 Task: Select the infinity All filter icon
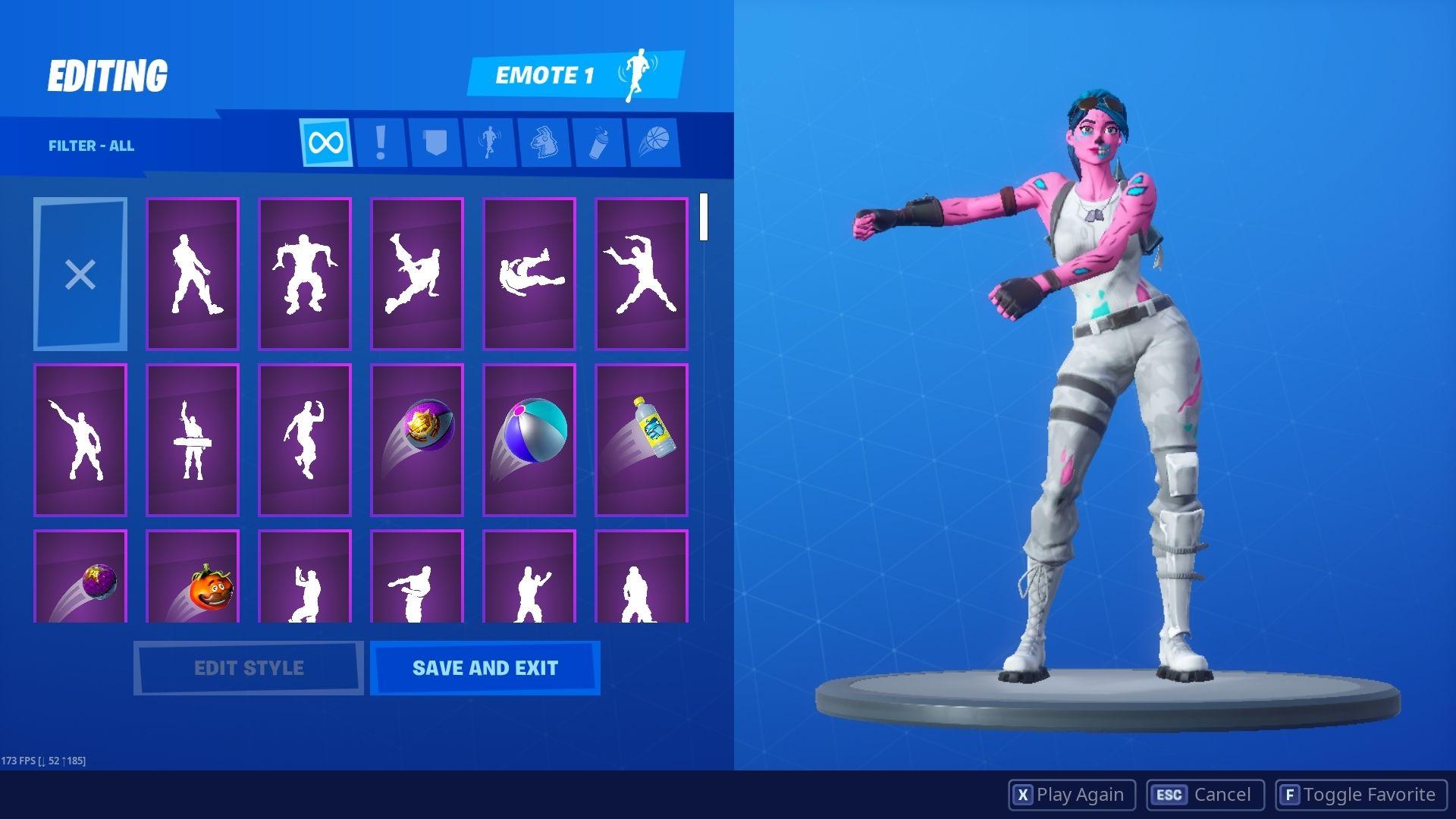click(x=325, y=140)
